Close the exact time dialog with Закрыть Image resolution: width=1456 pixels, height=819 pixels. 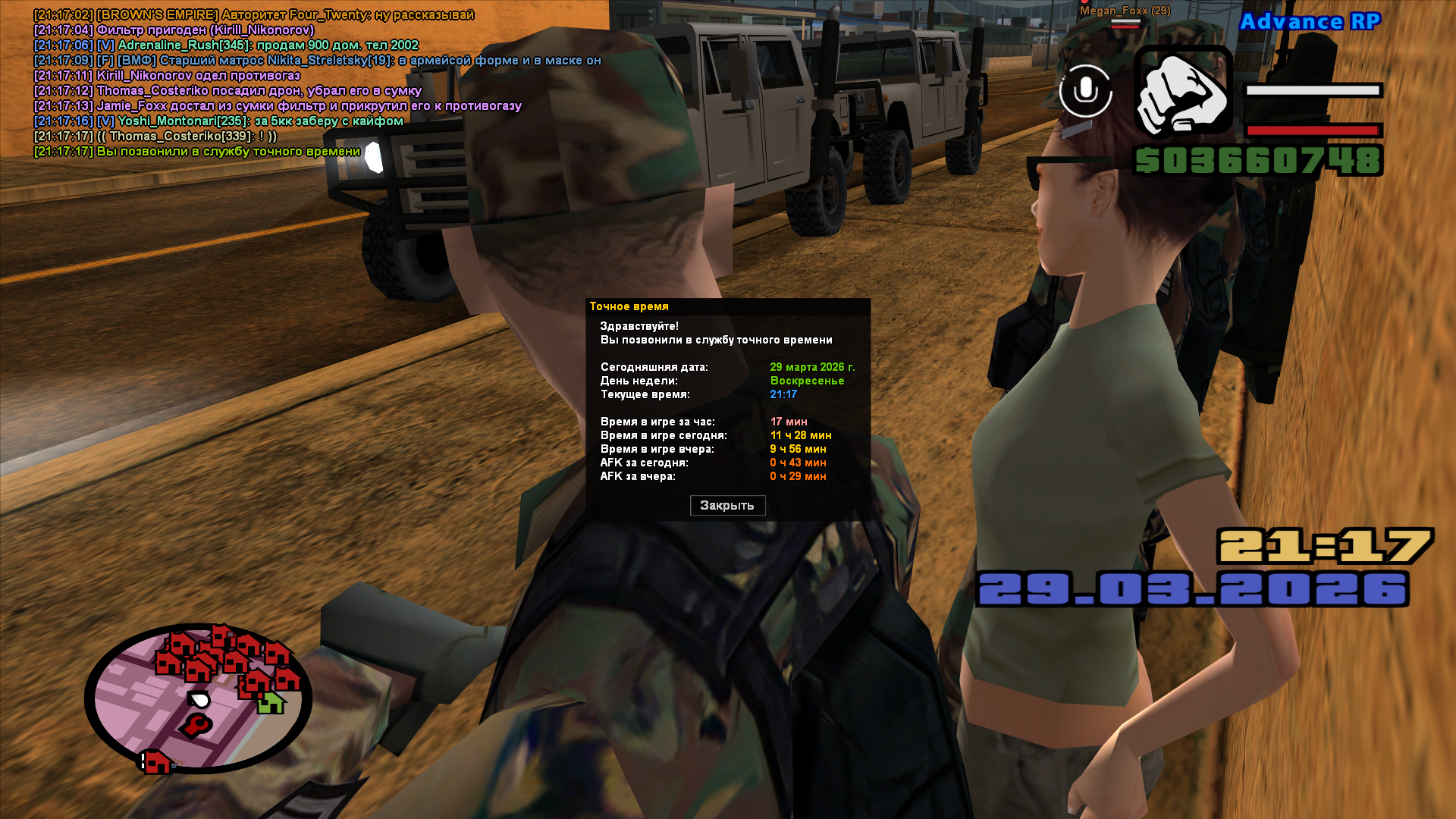coord(727,505)
